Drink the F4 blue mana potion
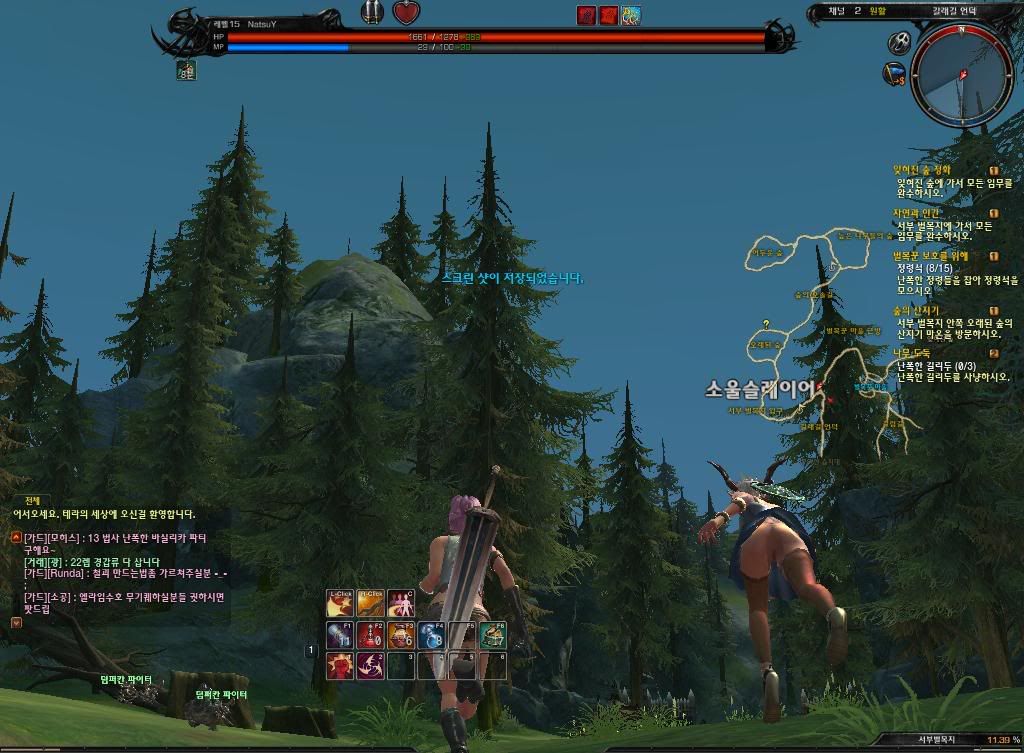Screen dimensions: 1024x753 (431, 635)
